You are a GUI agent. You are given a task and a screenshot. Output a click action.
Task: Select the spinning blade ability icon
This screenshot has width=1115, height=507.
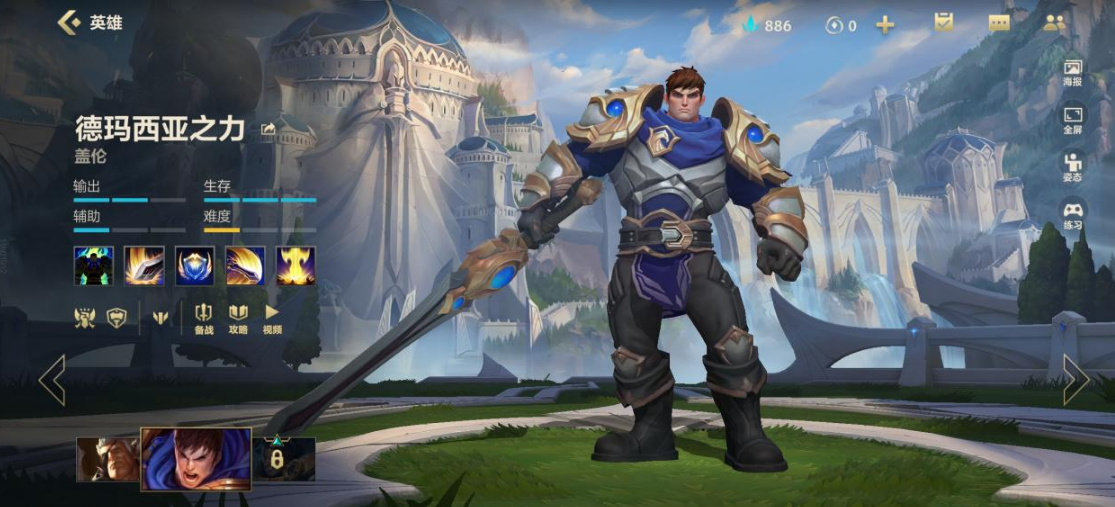pos(245,266)
